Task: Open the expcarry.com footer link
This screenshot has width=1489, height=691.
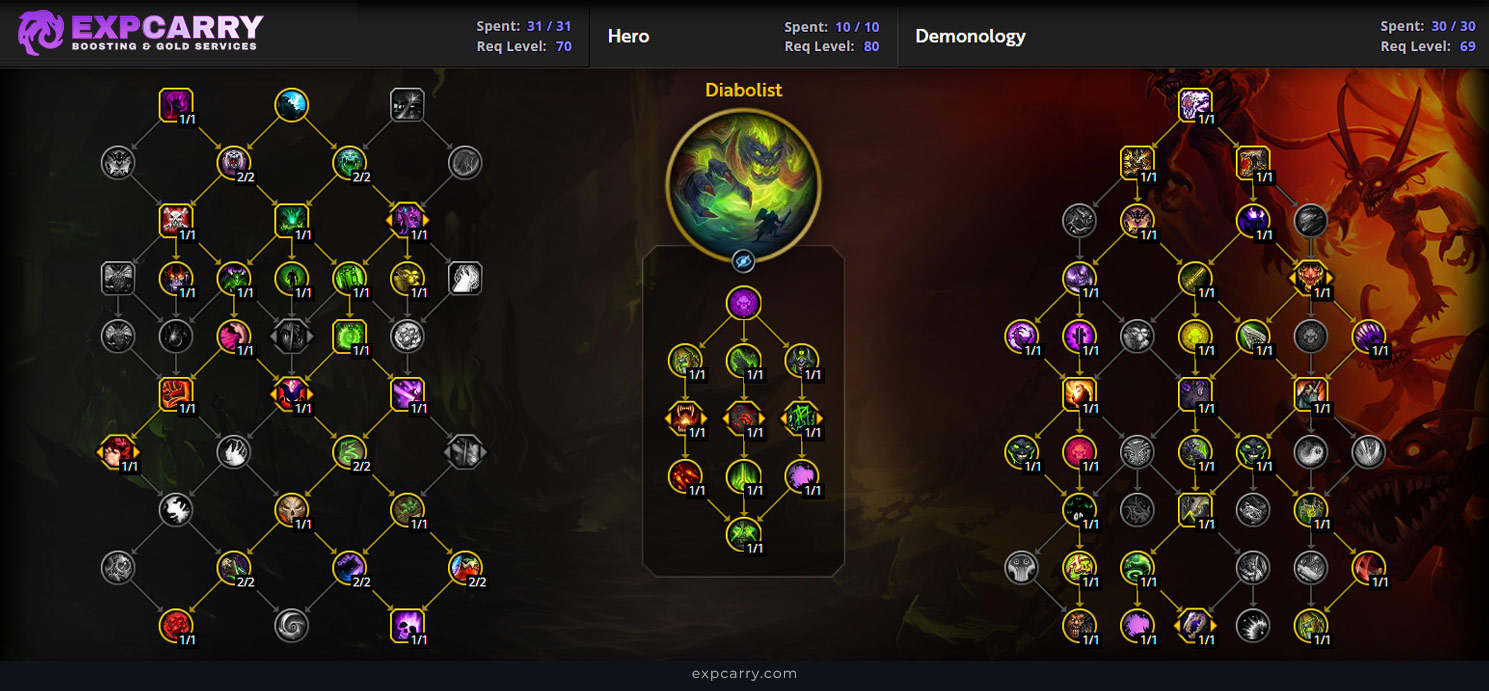Action: [744, 674]
